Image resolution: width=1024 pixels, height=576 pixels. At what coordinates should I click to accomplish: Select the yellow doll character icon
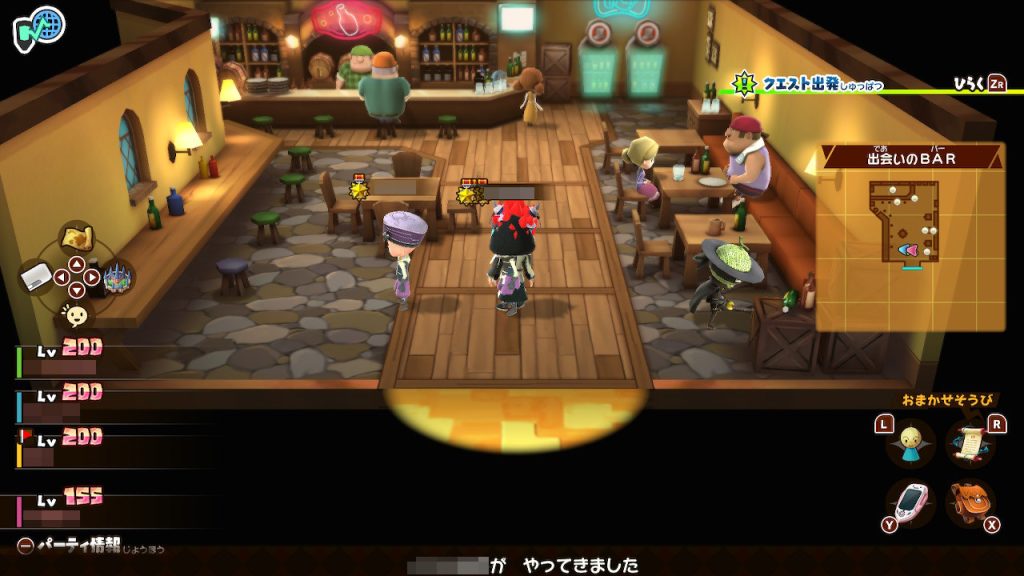pos(911,443)
